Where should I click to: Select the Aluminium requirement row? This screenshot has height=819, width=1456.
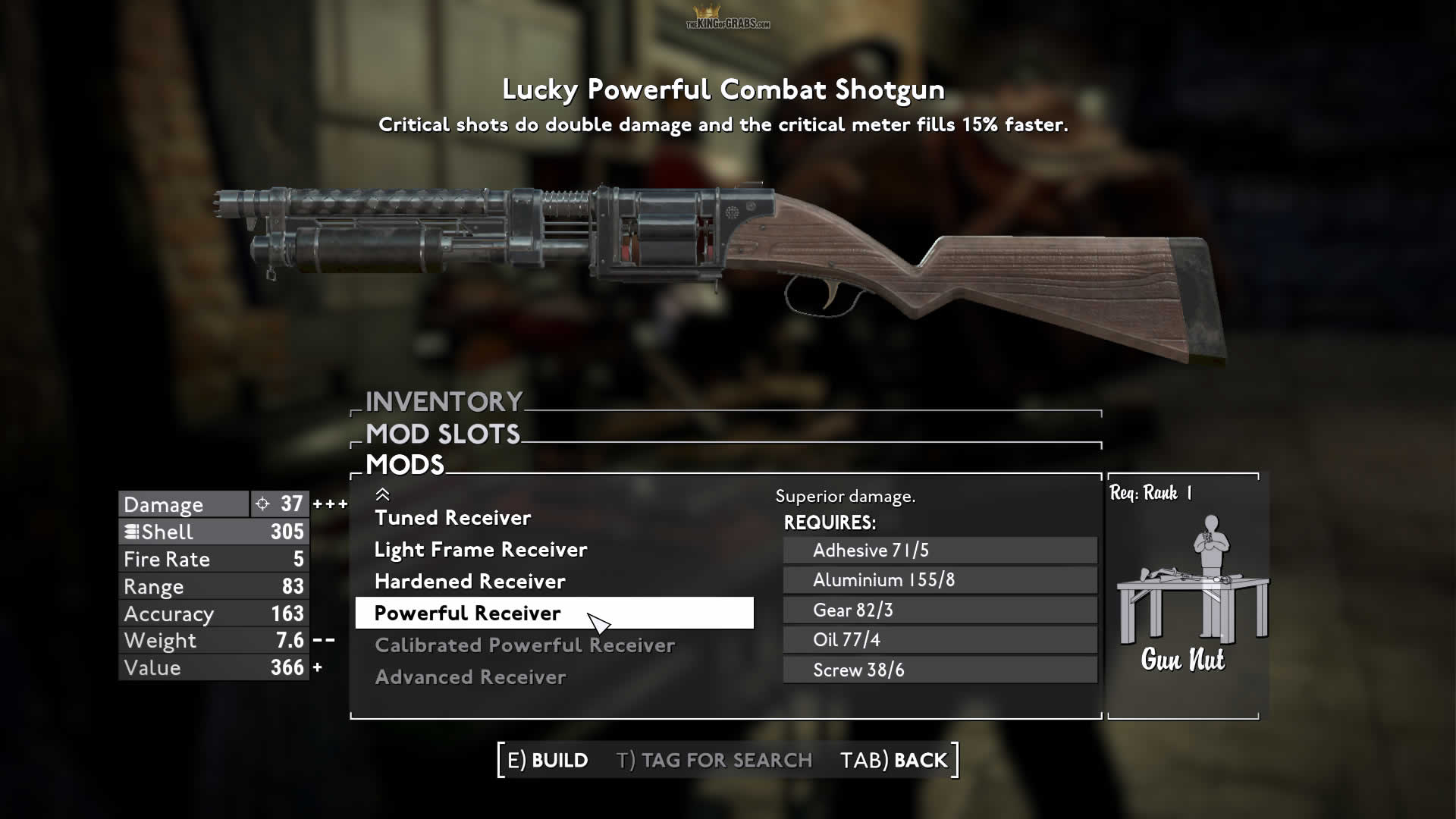tap(940, 580)
